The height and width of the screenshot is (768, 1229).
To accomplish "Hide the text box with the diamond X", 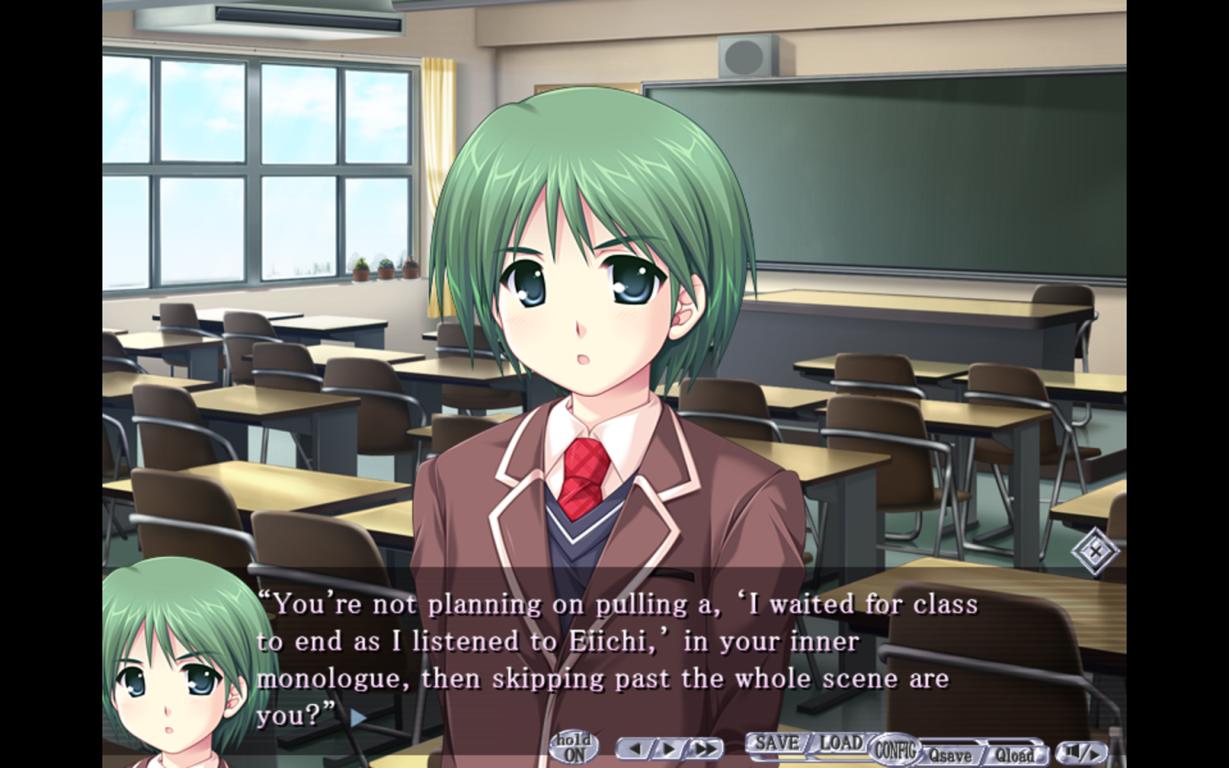I will click(x=1095, y=550).
